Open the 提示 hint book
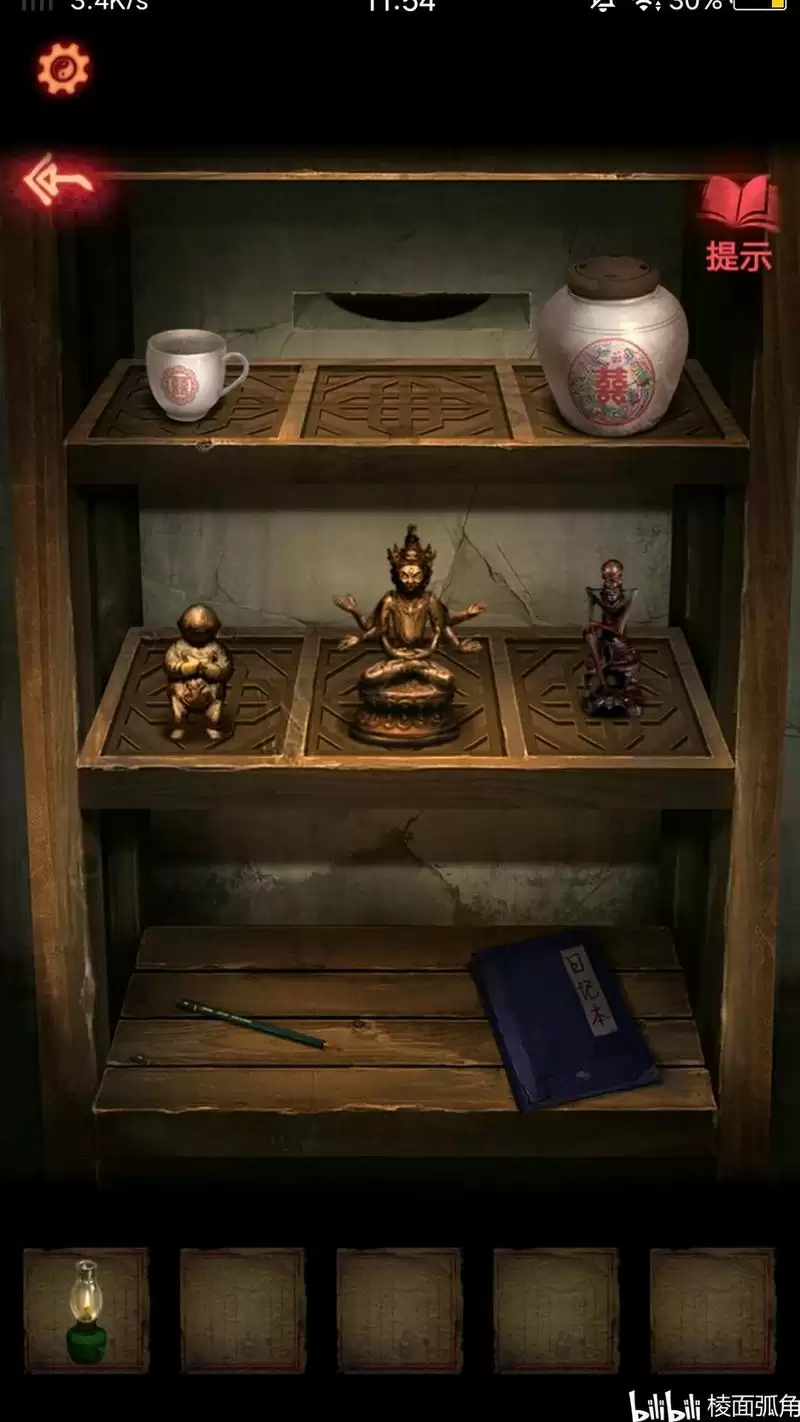This screenshot has width=800, height=1422. click(739, 223)
